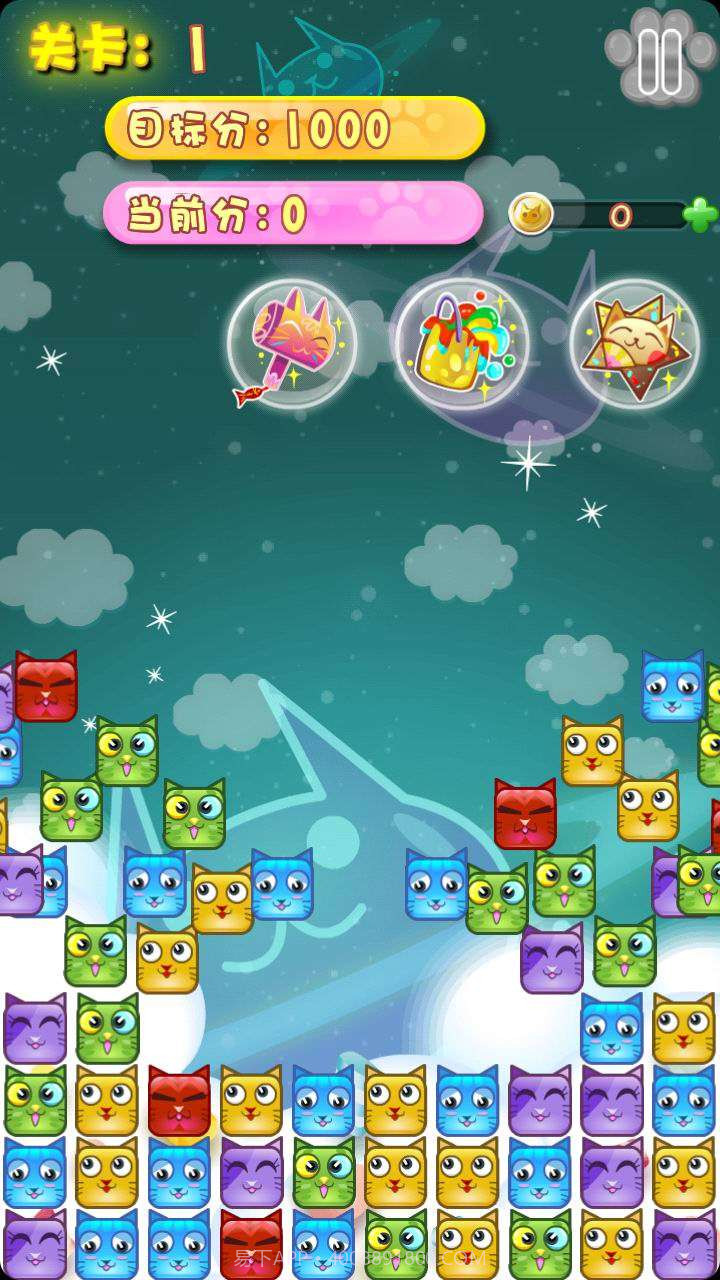The height and width of the screenshot is (1280, 720).
Task: Activate the cat hammer power-up
Action: [x=292, y=345]
